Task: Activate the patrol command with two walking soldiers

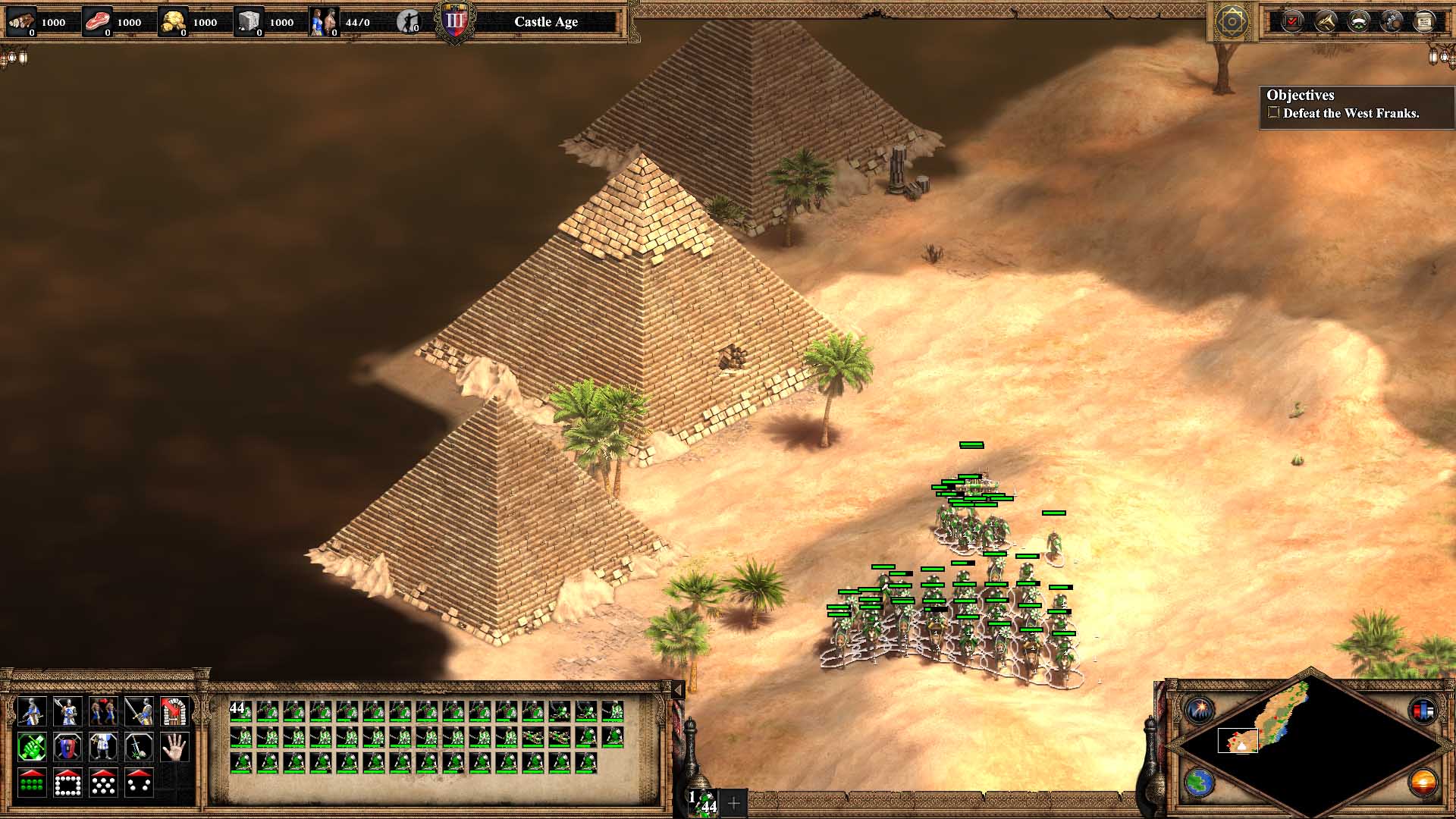Action: [102, 711]
